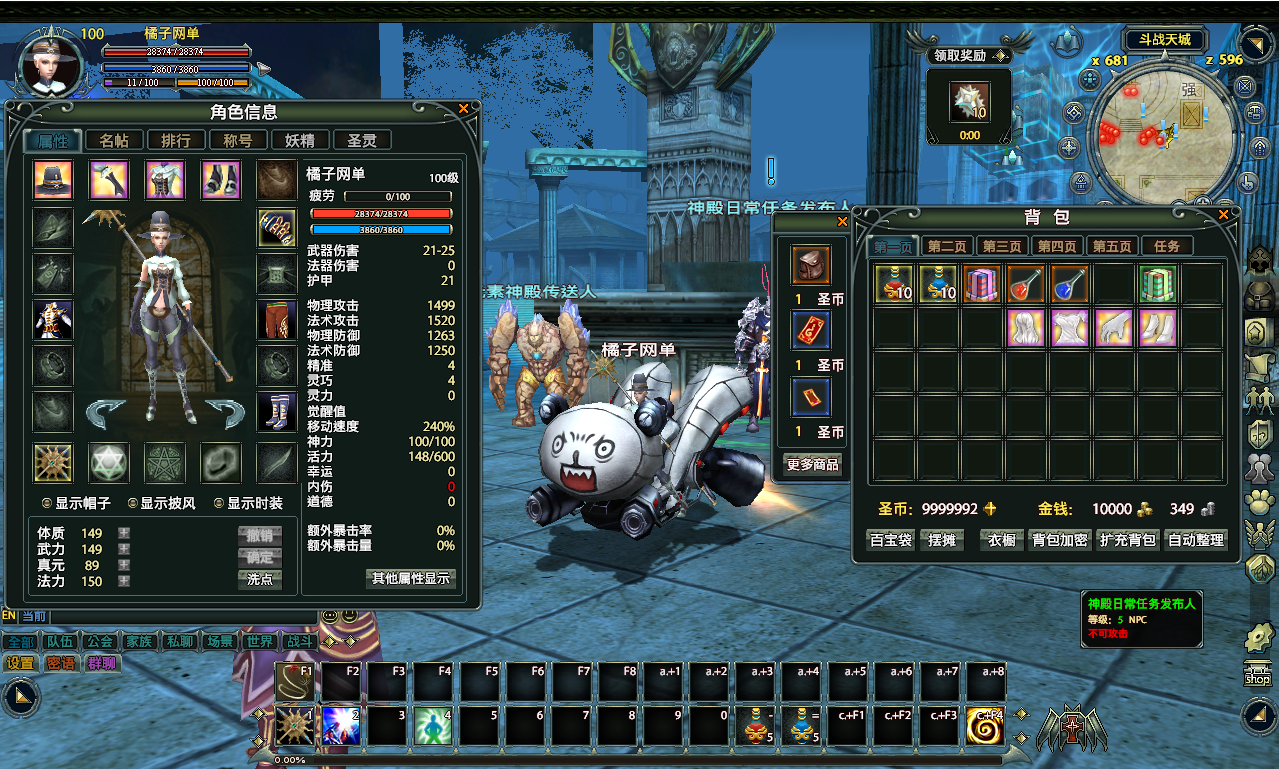Screen dimensions: 1279x769
Task: Switch to the 称号 tab
Action: 238,141
